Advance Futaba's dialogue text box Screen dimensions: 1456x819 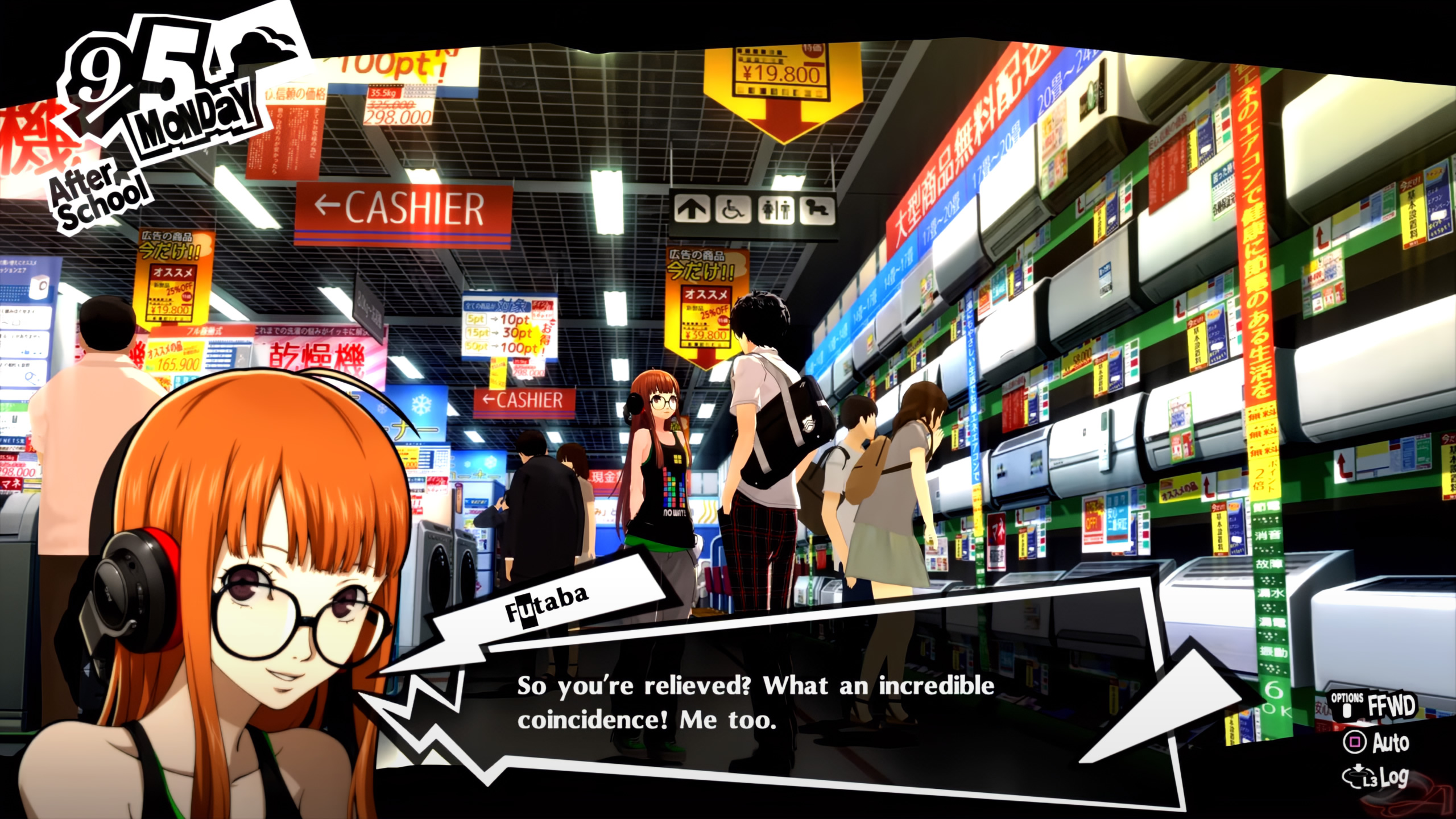pos(756,703)
